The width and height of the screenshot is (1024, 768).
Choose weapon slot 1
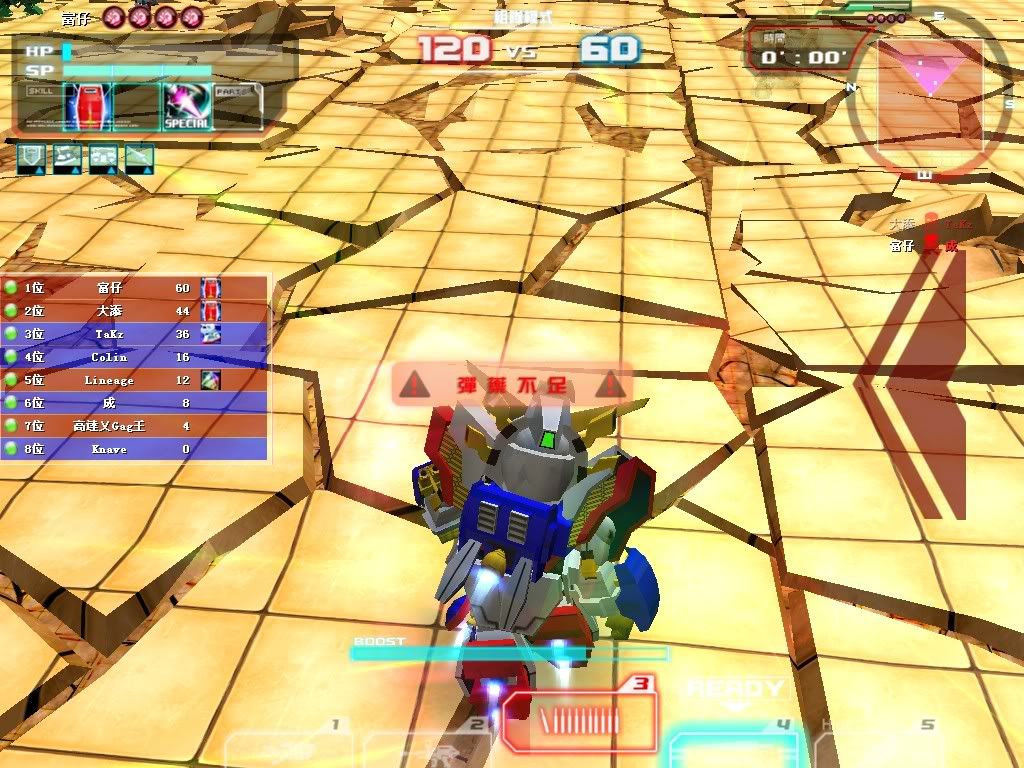[x=287, y=747]
